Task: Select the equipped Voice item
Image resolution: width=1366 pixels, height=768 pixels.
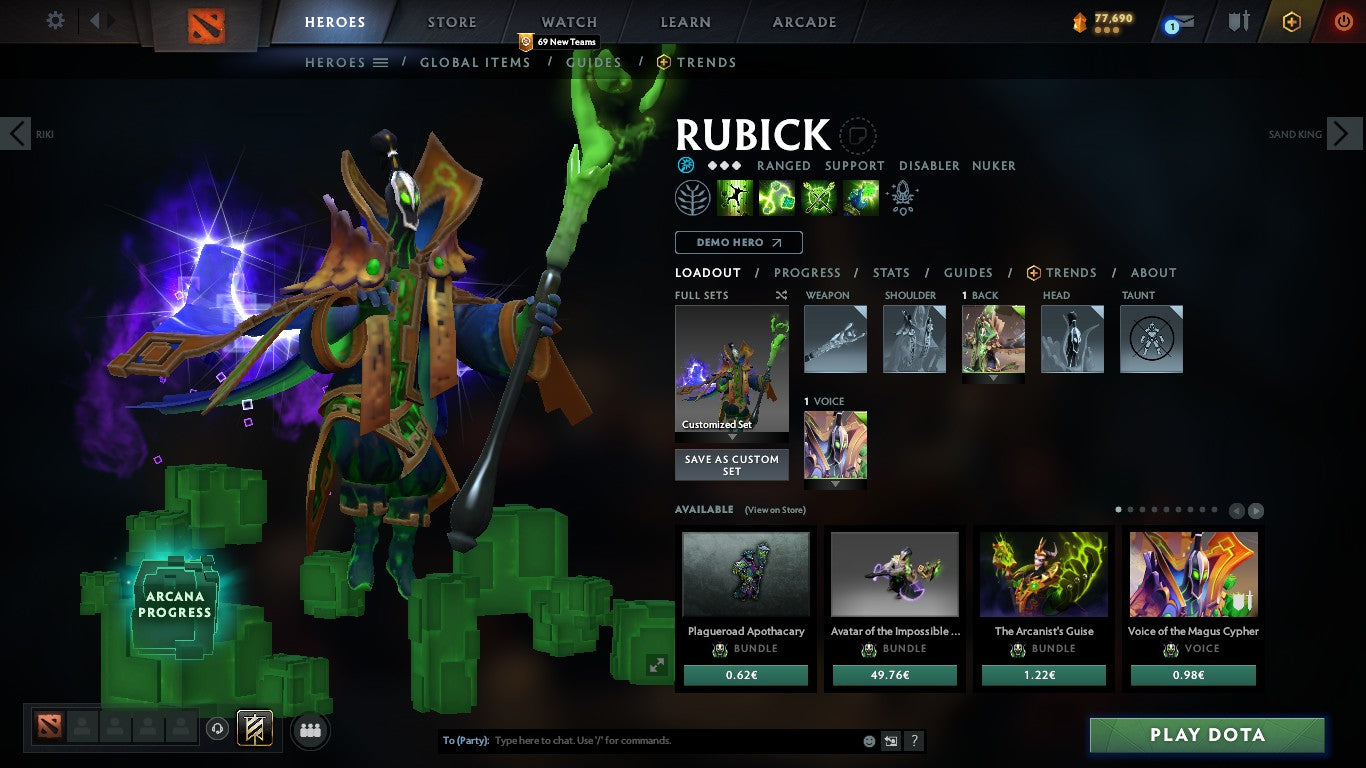Action: 835,444
